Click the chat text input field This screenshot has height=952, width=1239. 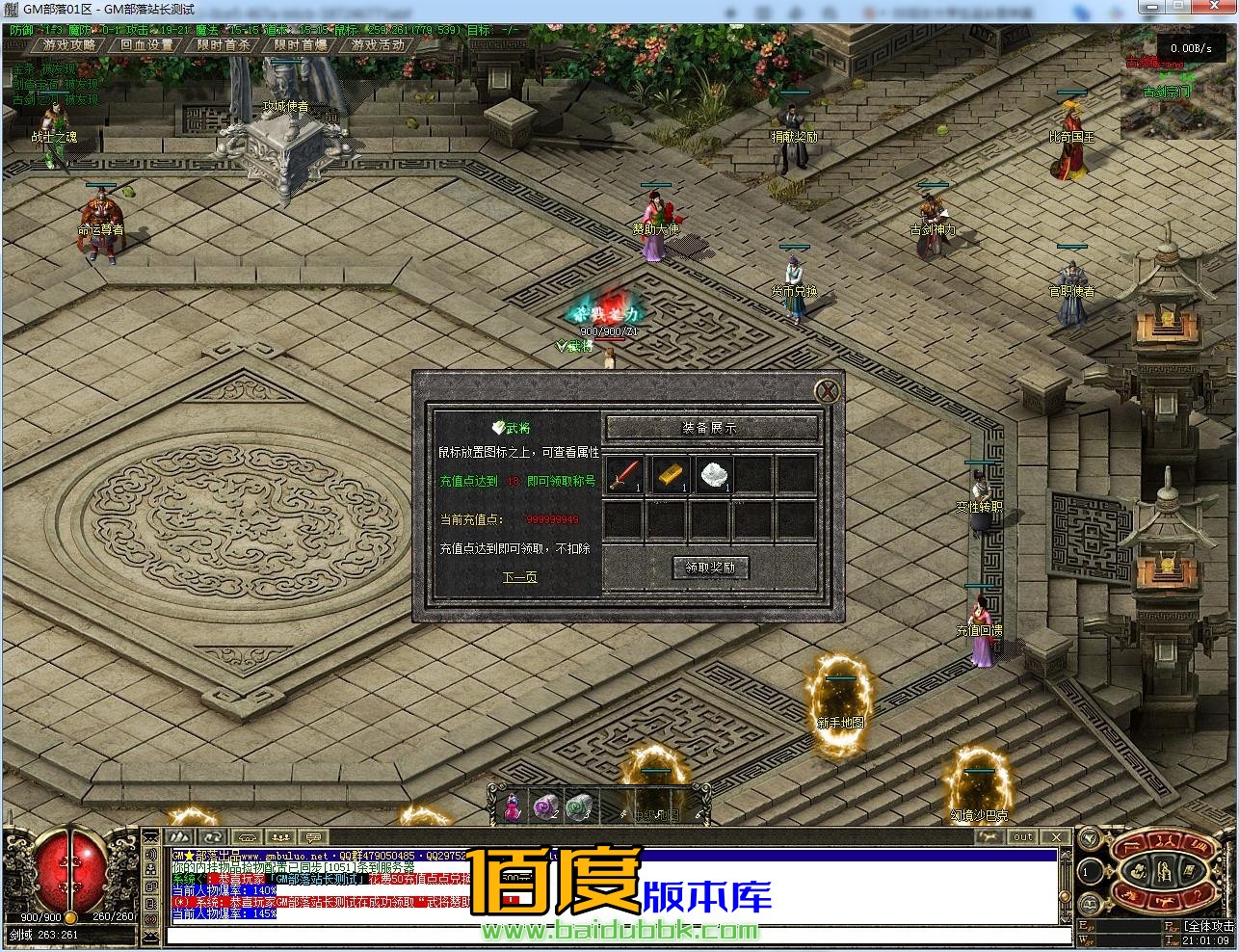tap(617, 936)
